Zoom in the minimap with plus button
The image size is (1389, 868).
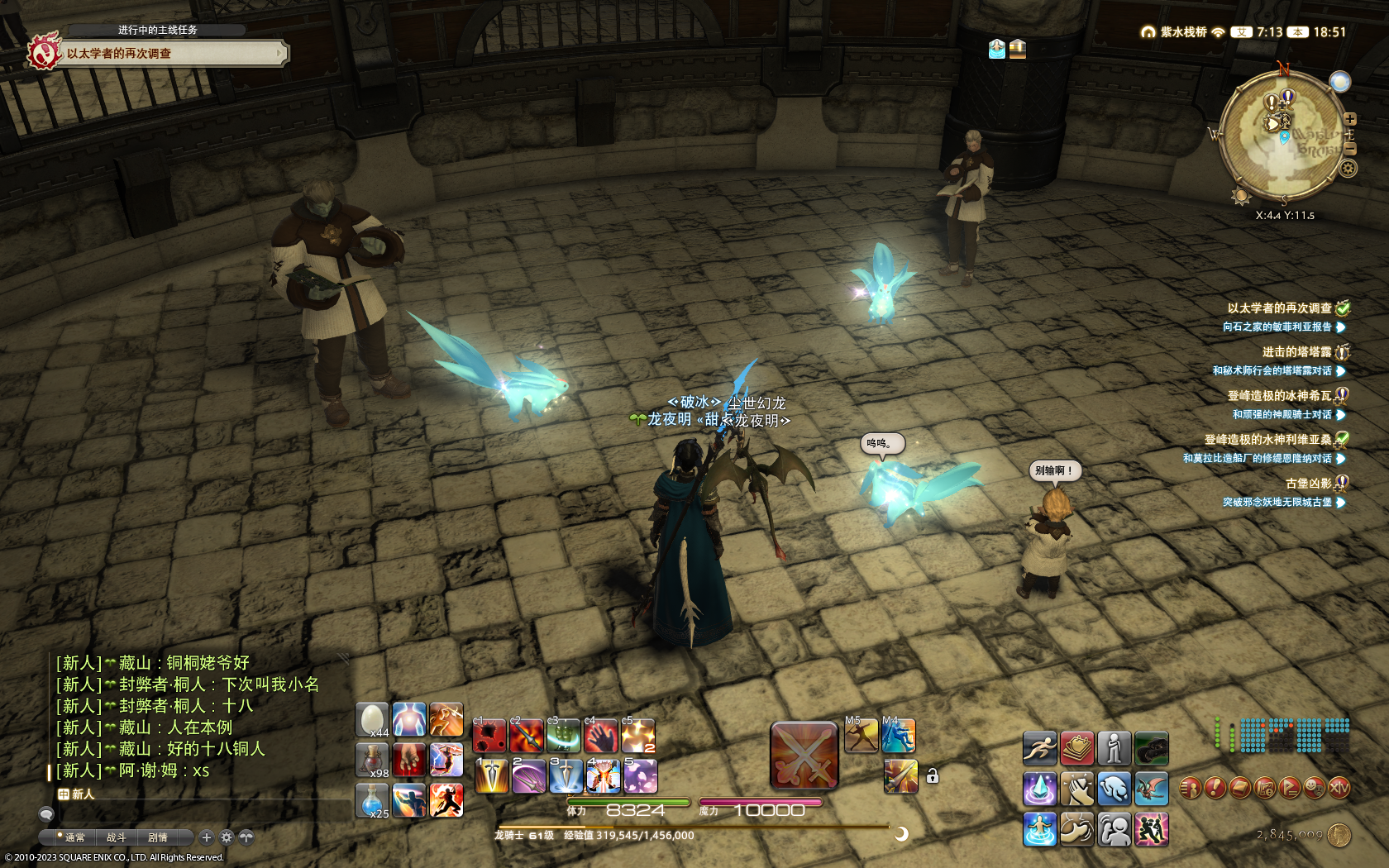click(1350, 119)
